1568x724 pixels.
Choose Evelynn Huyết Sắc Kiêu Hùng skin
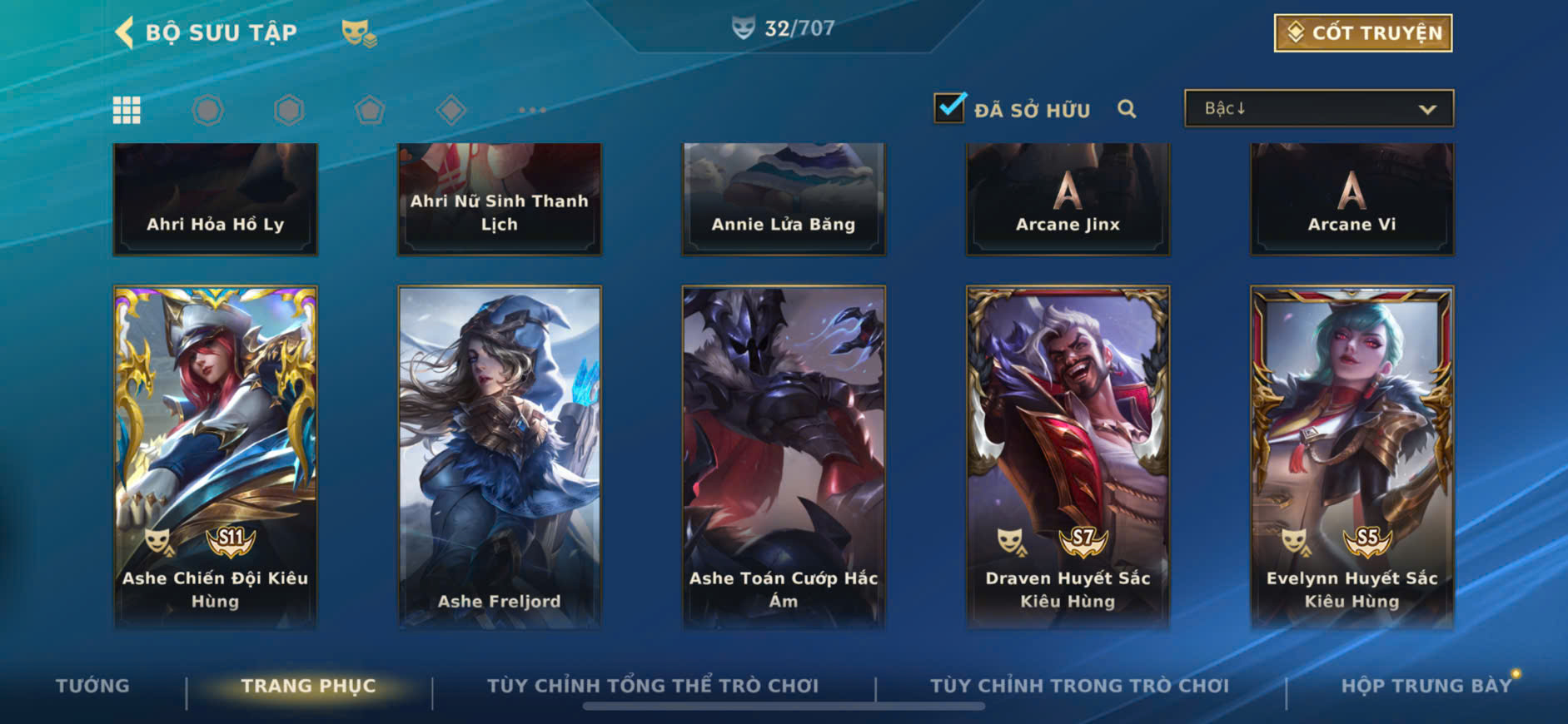pyautogui.click(x=1351, y=456)
